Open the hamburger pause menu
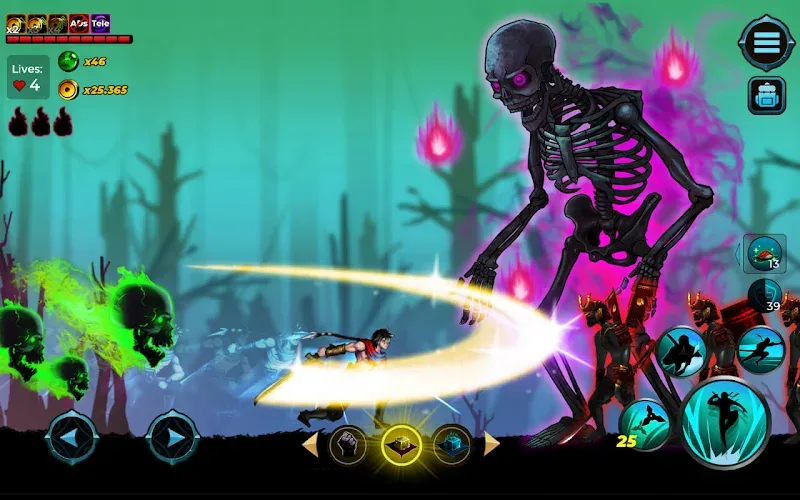The height and width of the screenshot is (500, 800). tap(766, 43)
